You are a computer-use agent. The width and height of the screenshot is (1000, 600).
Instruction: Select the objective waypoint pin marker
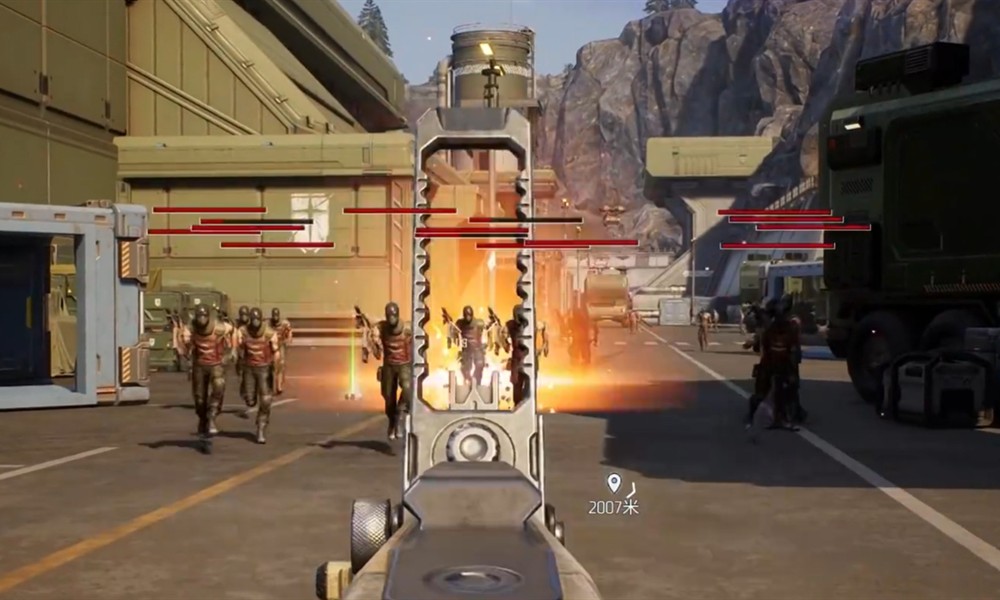click(613, 483)
